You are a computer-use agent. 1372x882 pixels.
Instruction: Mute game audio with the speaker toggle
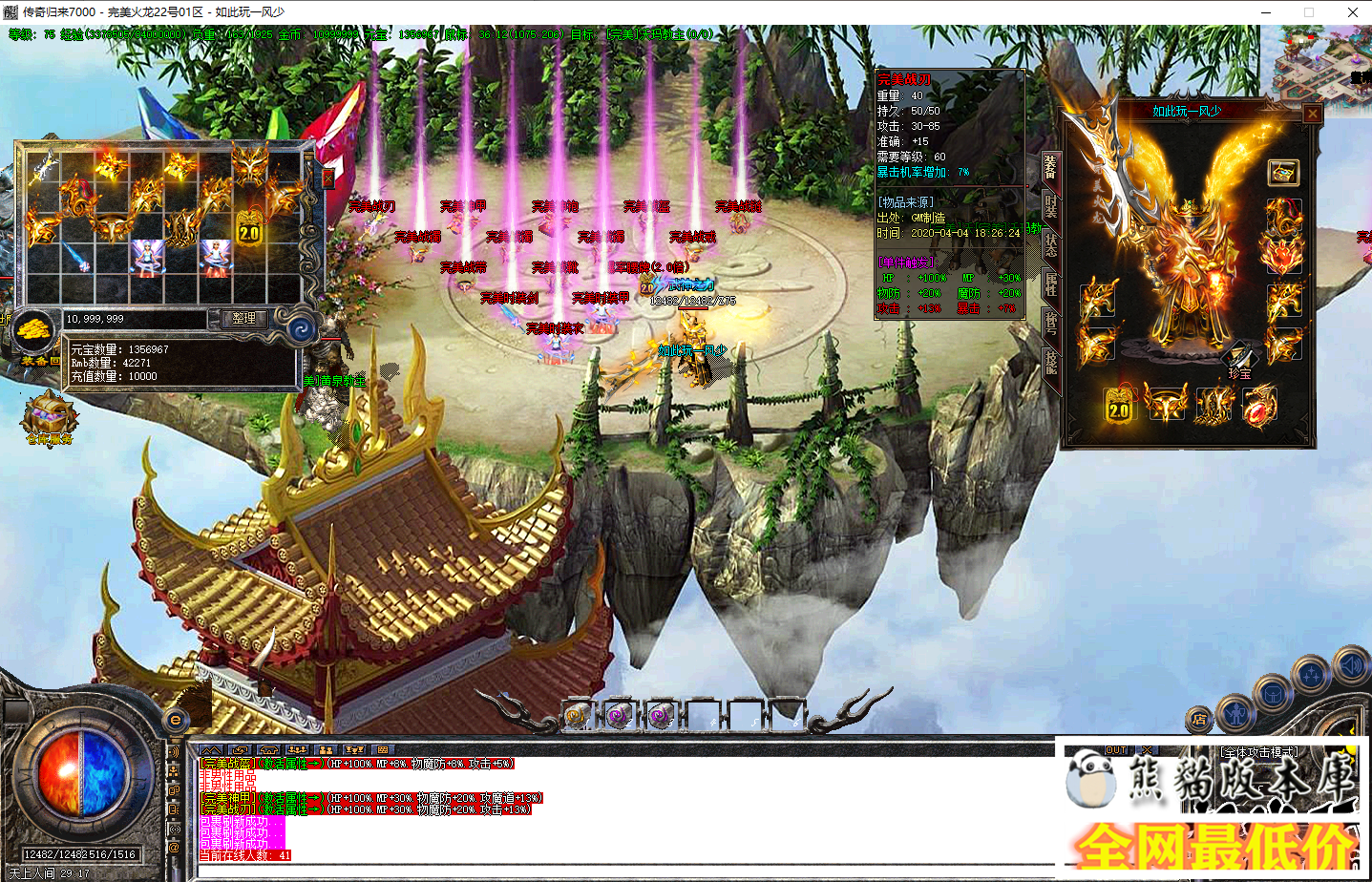coord(1351,664)
